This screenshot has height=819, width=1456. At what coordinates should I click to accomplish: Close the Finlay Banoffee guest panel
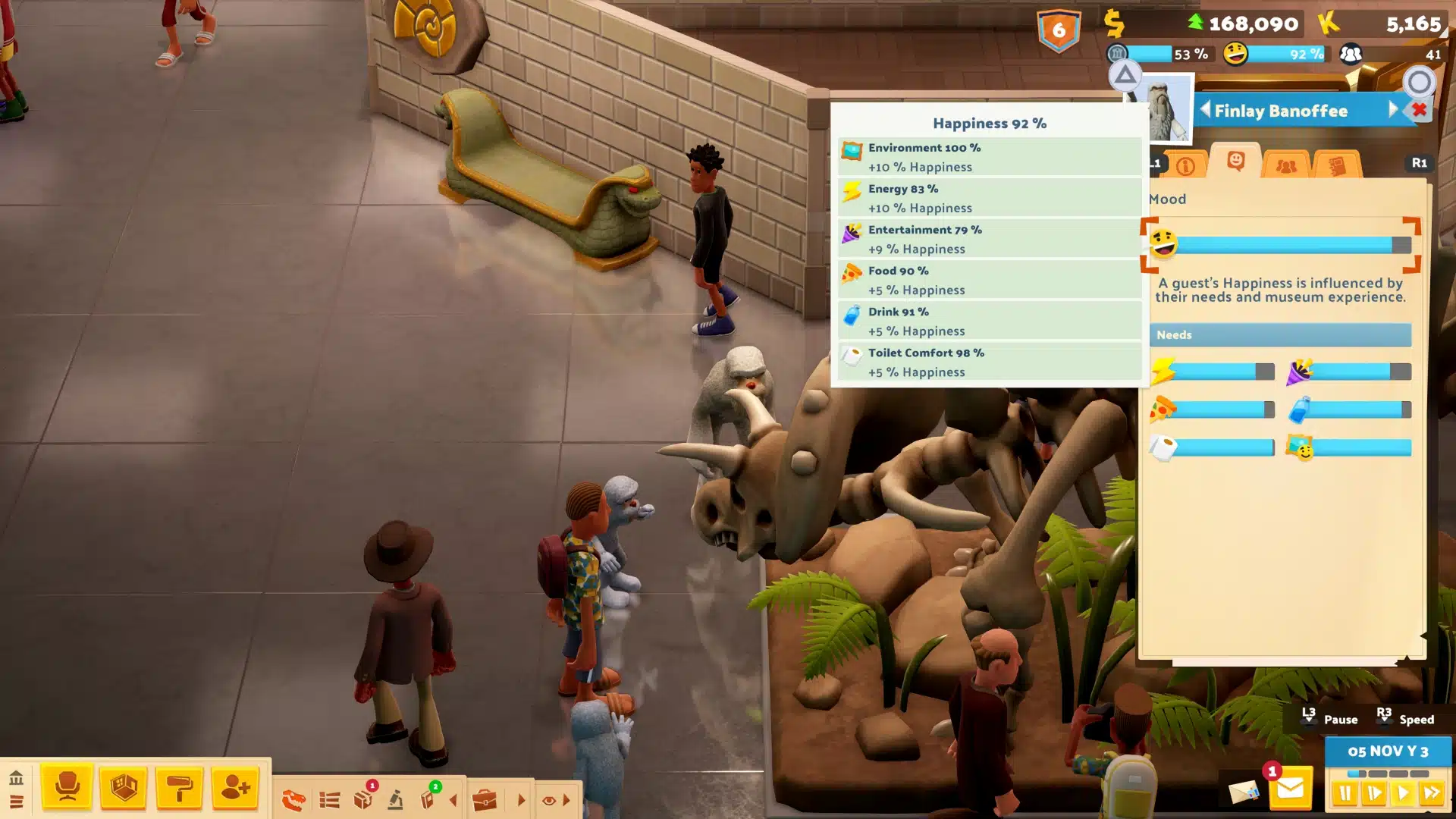pyautogui.click(x=1420, y=110)
